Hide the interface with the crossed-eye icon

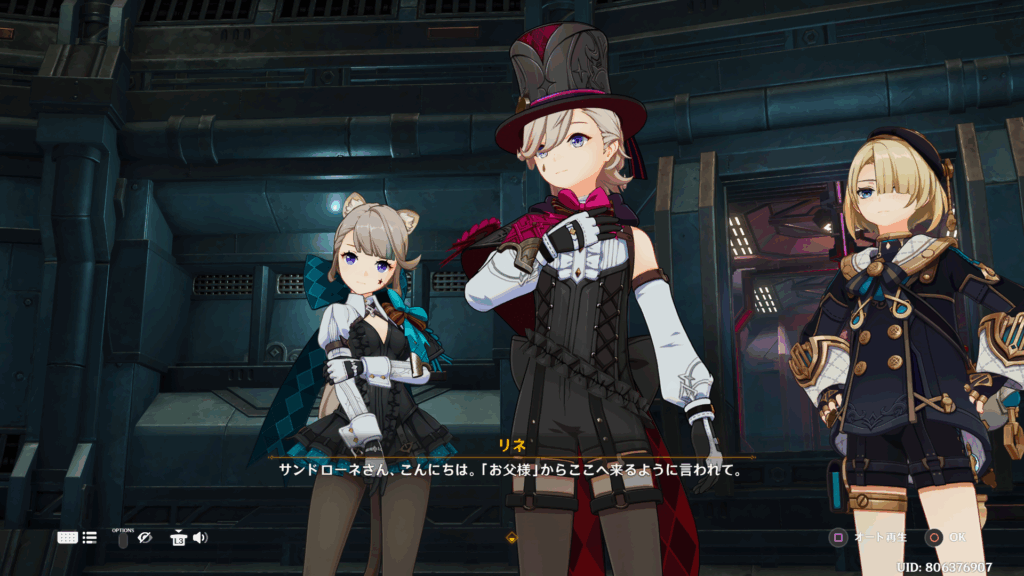145,538
